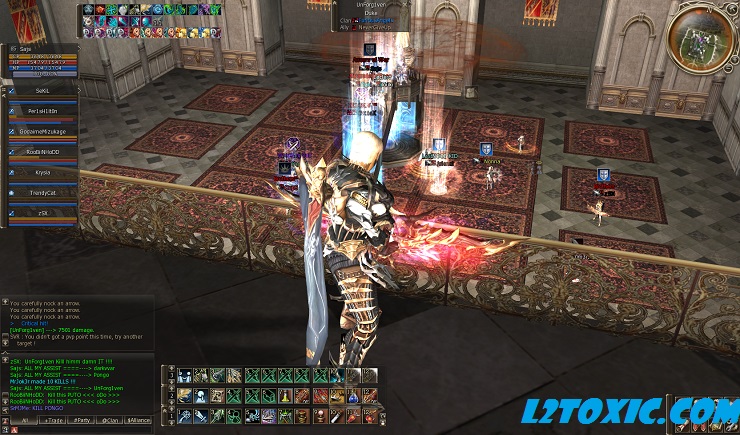The image size is (740, 435).
Task: Target party member zSK
Action: click(42, 213)
